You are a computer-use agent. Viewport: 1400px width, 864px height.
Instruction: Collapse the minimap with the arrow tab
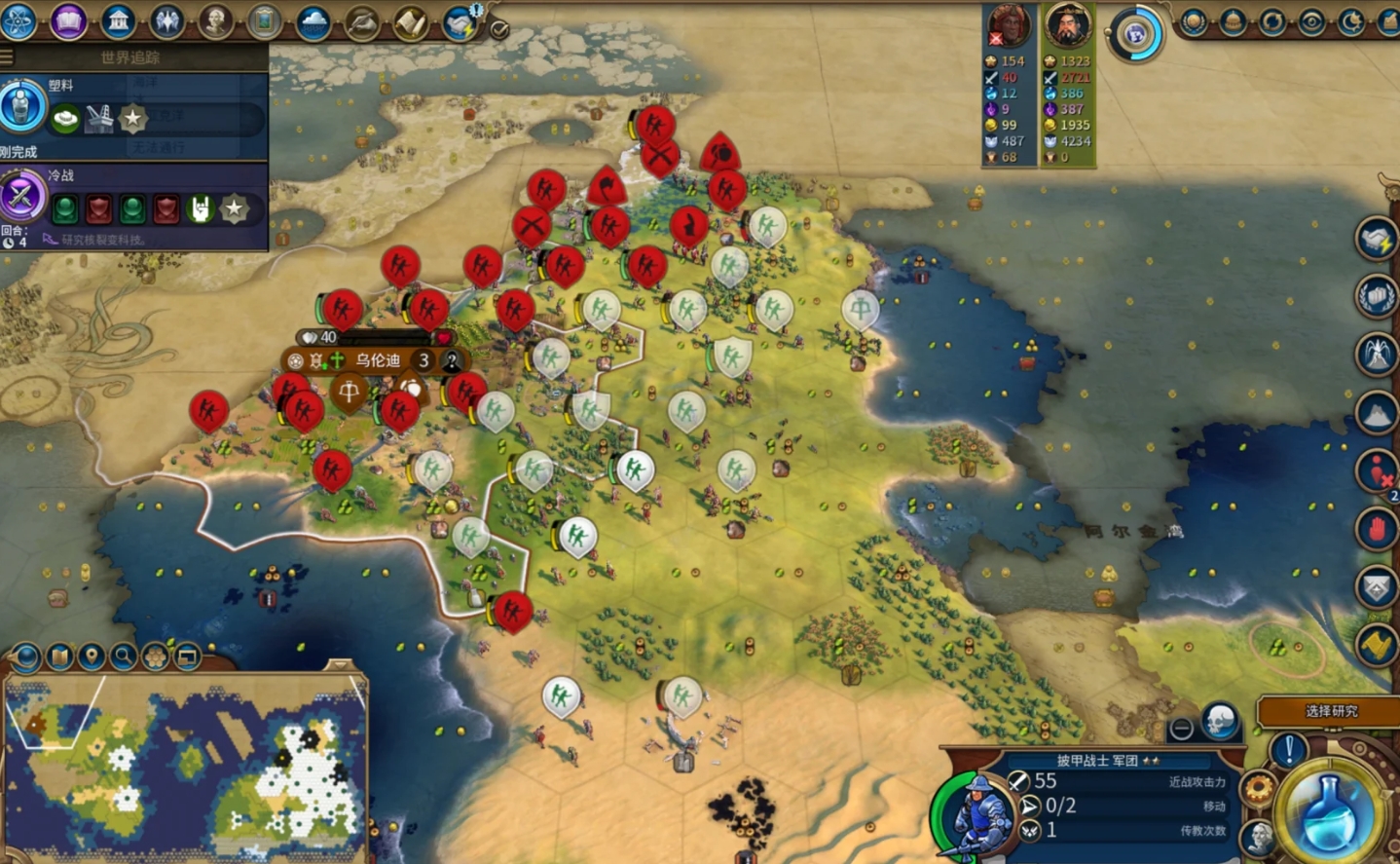coord(339,664)
